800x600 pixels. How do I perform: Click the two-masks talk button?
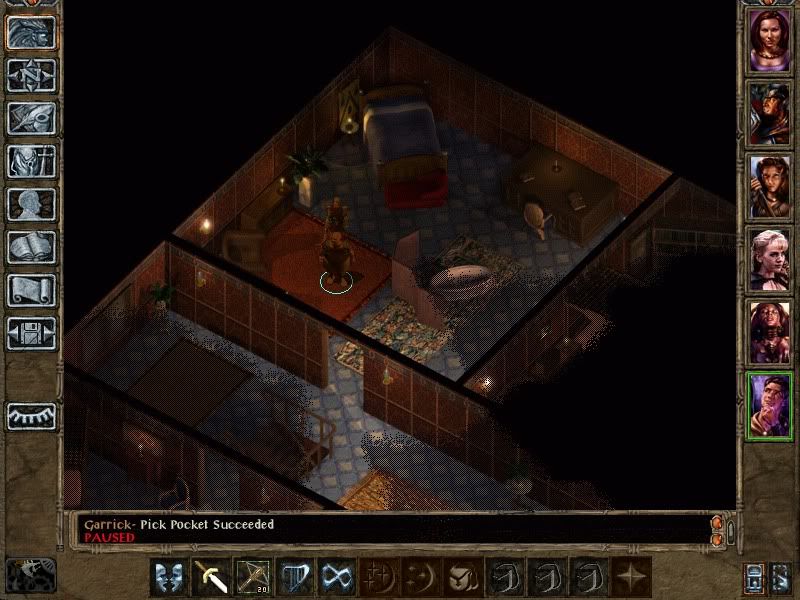point(169,577)
